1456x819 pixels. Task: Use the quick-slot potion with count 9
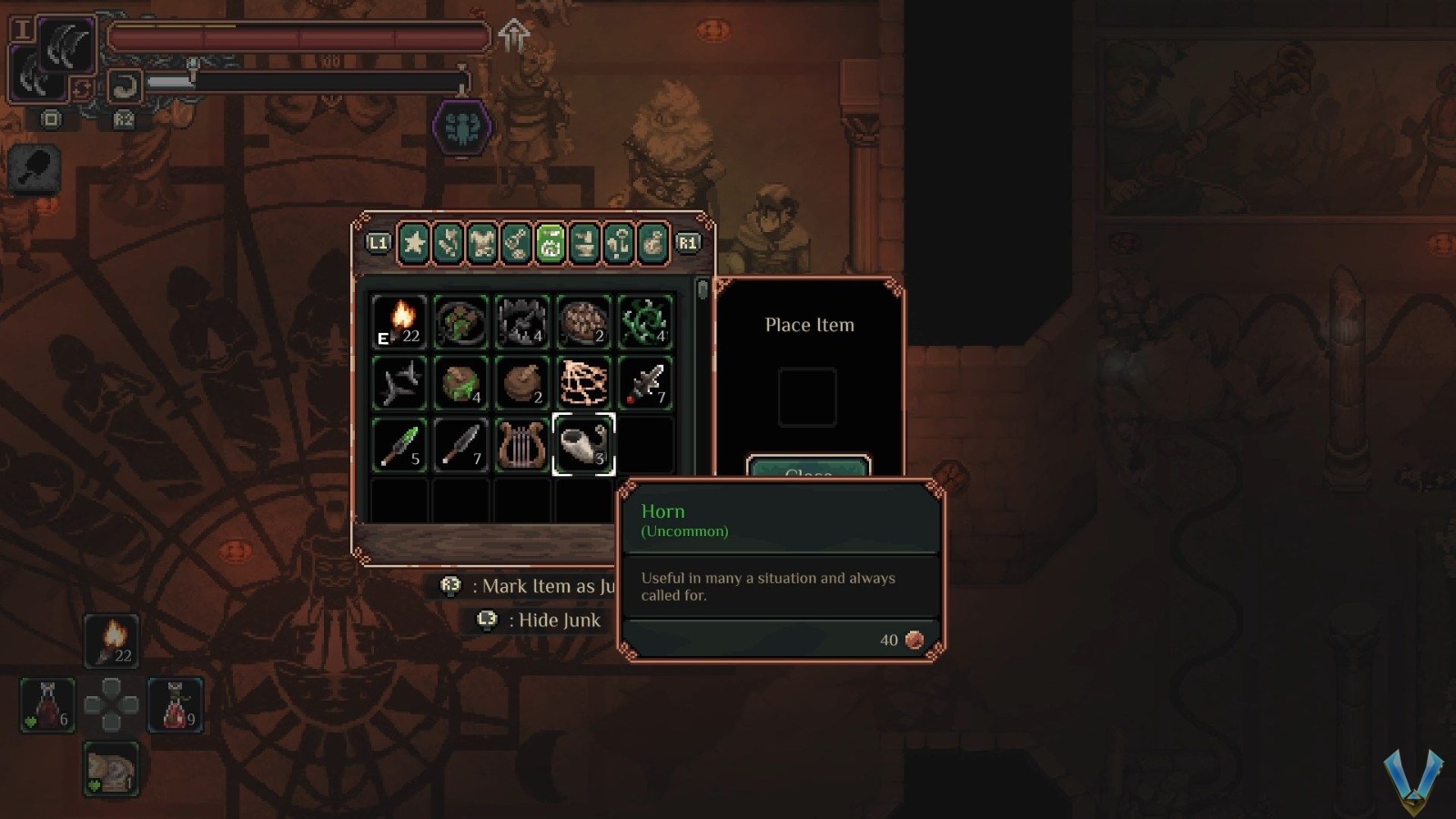176,705
